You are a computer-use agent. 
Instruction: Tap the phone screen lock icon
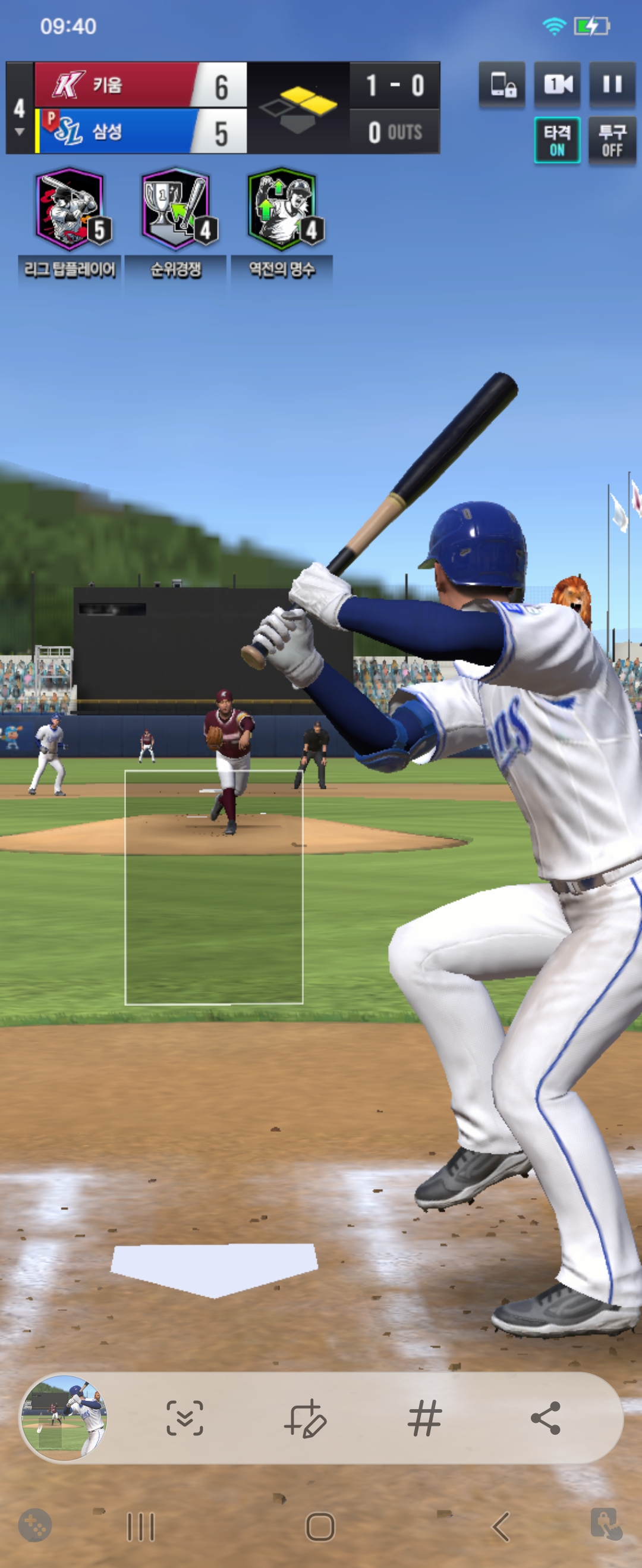pyautogui.click(x=502, y=84)
